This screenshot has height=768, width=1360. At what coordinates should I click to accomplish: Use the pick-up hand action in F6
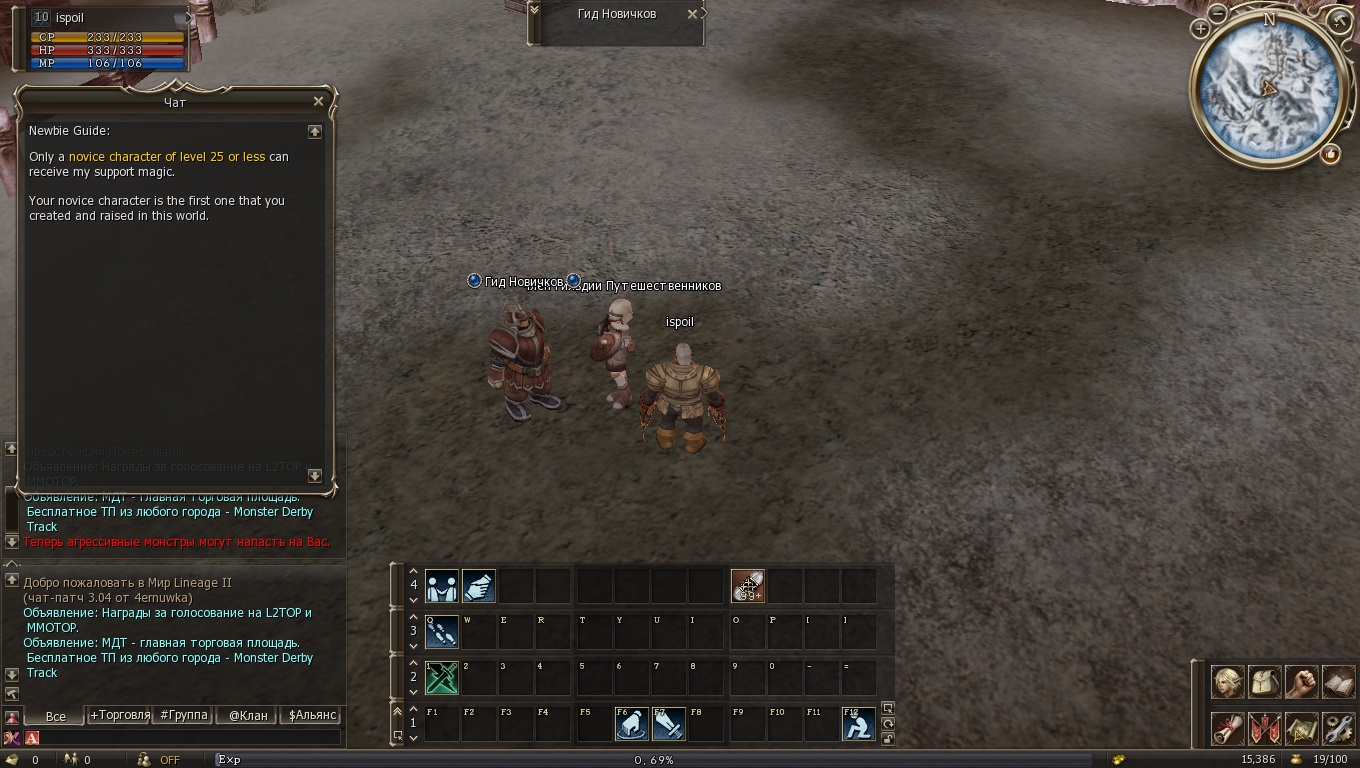pyautogui.click(x=631, y=723)
